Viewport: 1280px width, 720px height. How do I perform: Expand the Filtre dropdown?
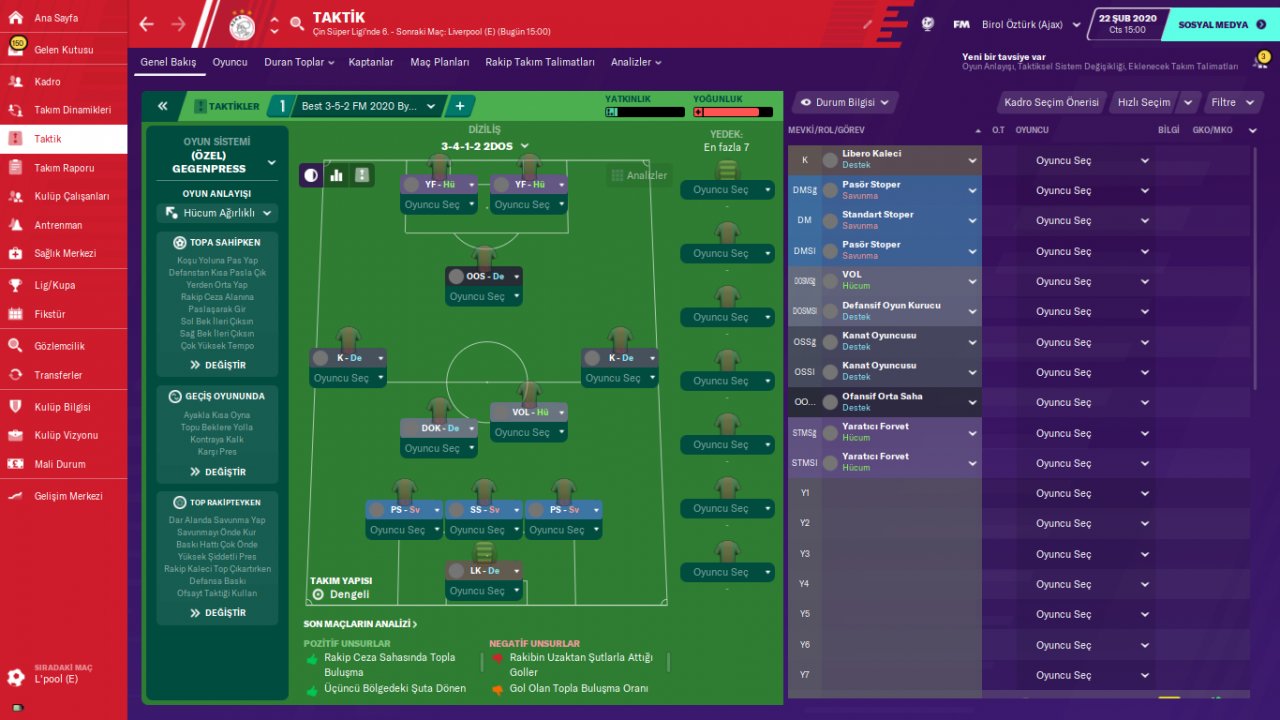pyautogui.click(x=1229, y=102)
